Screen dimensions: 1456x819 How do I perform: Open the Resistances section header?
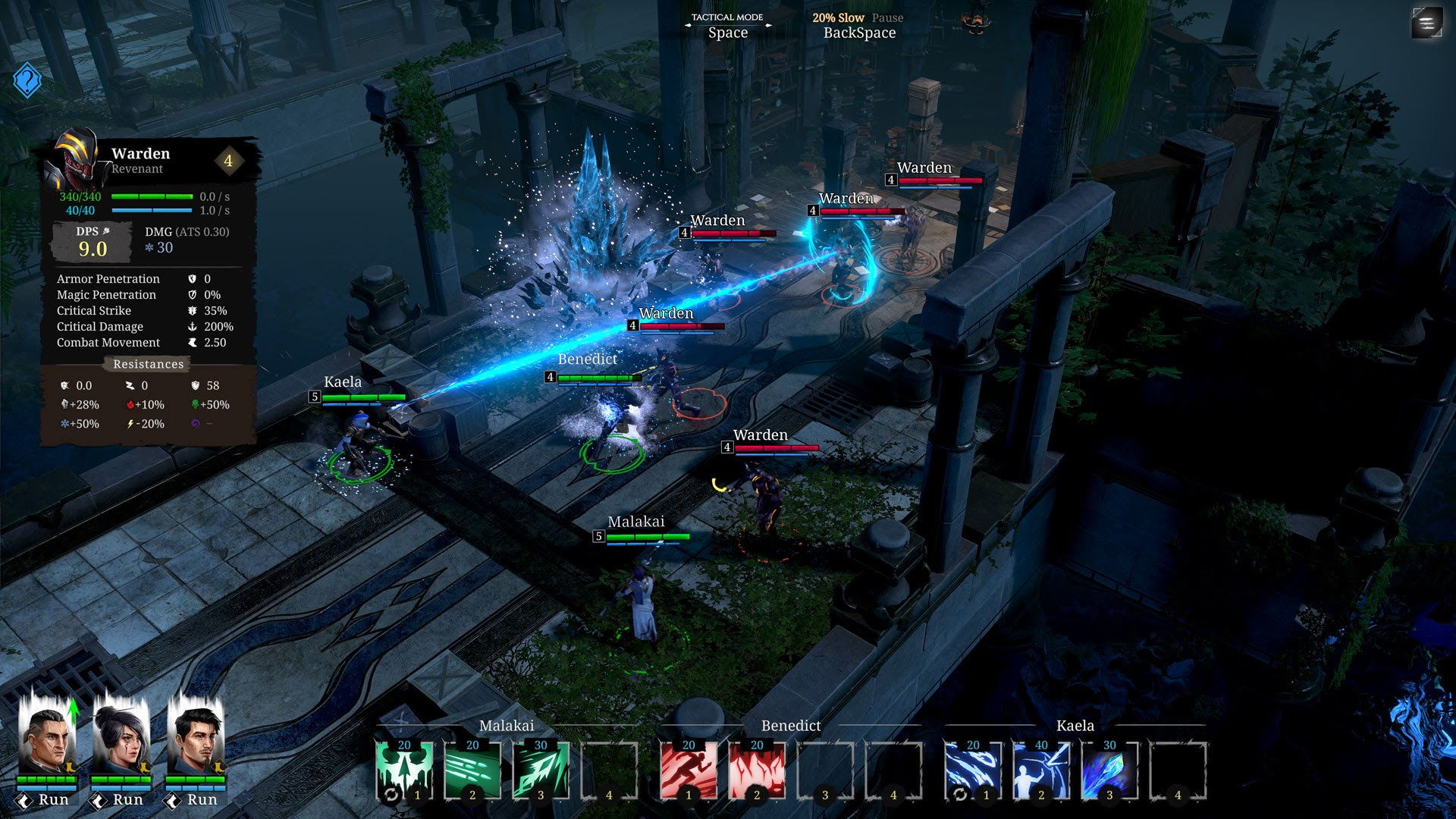[x=147, y=364]
